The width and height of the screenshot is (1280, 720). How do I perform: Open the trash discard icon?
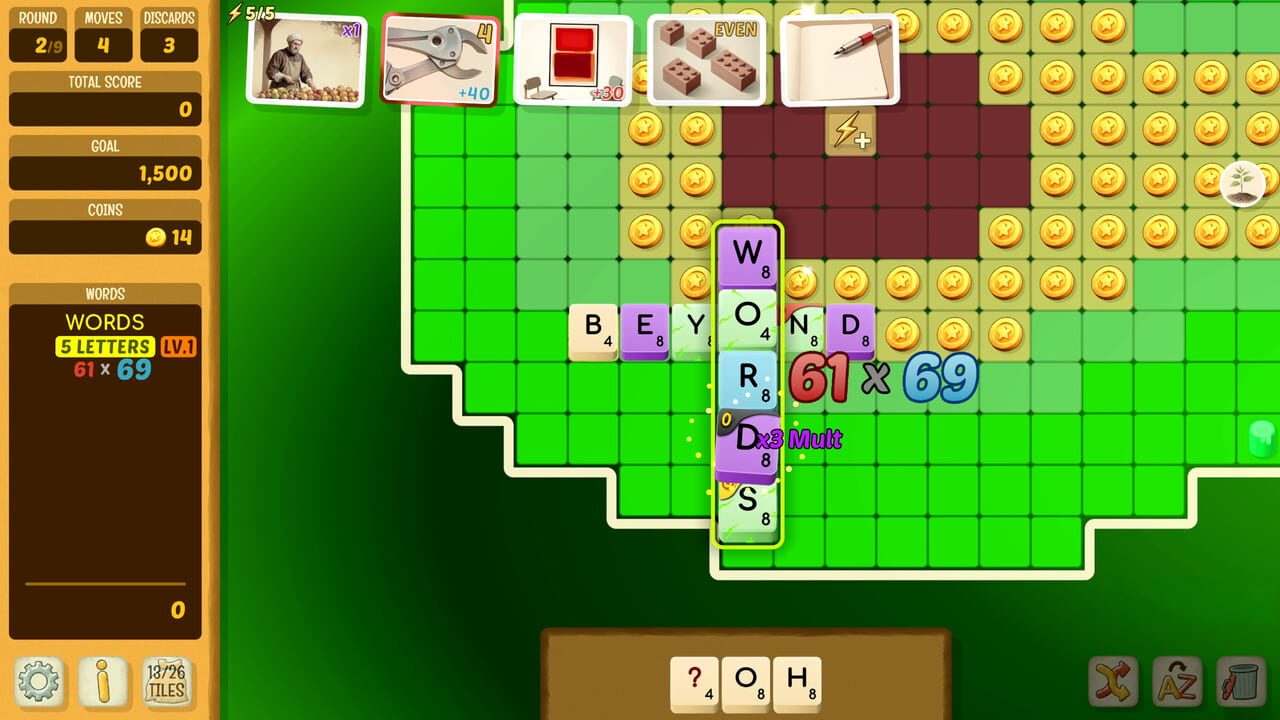pos(1243,681)
